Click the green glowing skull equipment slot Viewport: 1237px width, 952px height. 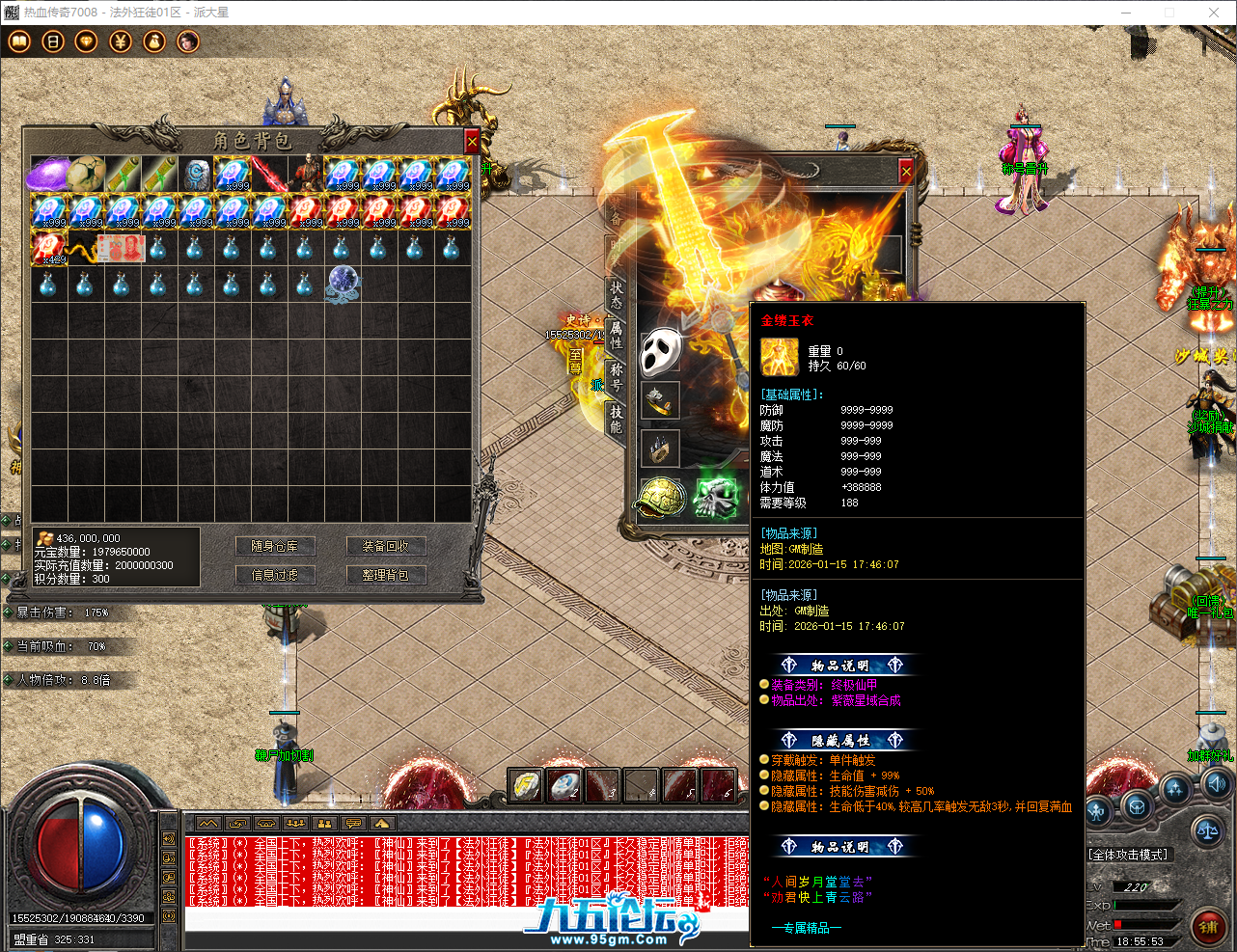(716, 498)
